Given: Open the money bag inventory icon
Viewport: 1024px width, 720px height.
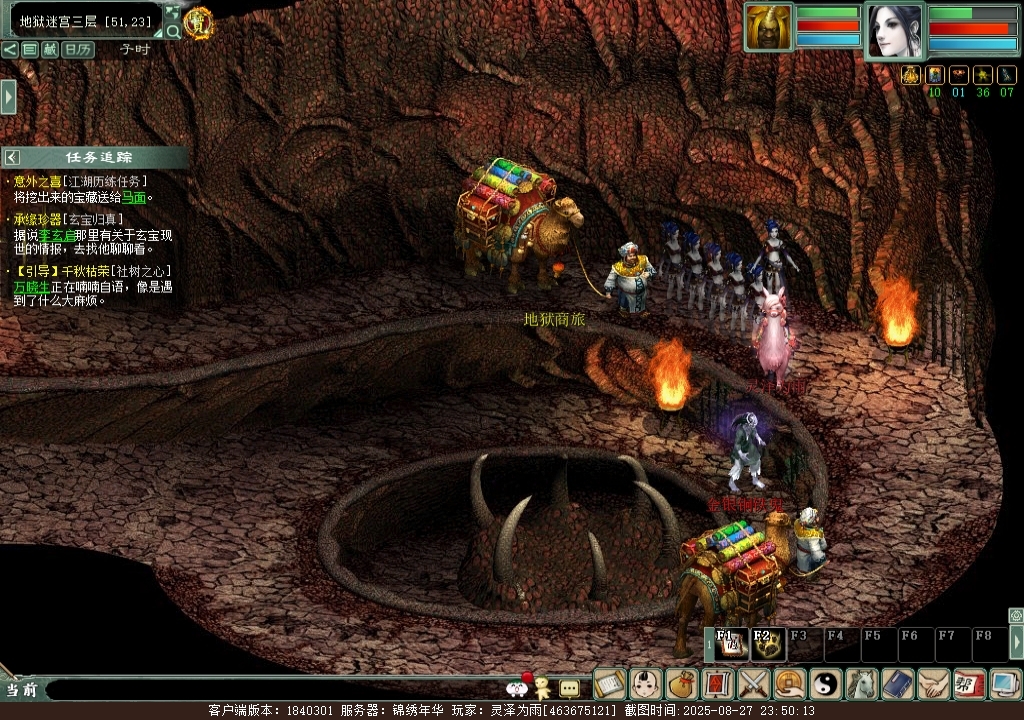Looking at the screenshot, I should click(681, 684).
